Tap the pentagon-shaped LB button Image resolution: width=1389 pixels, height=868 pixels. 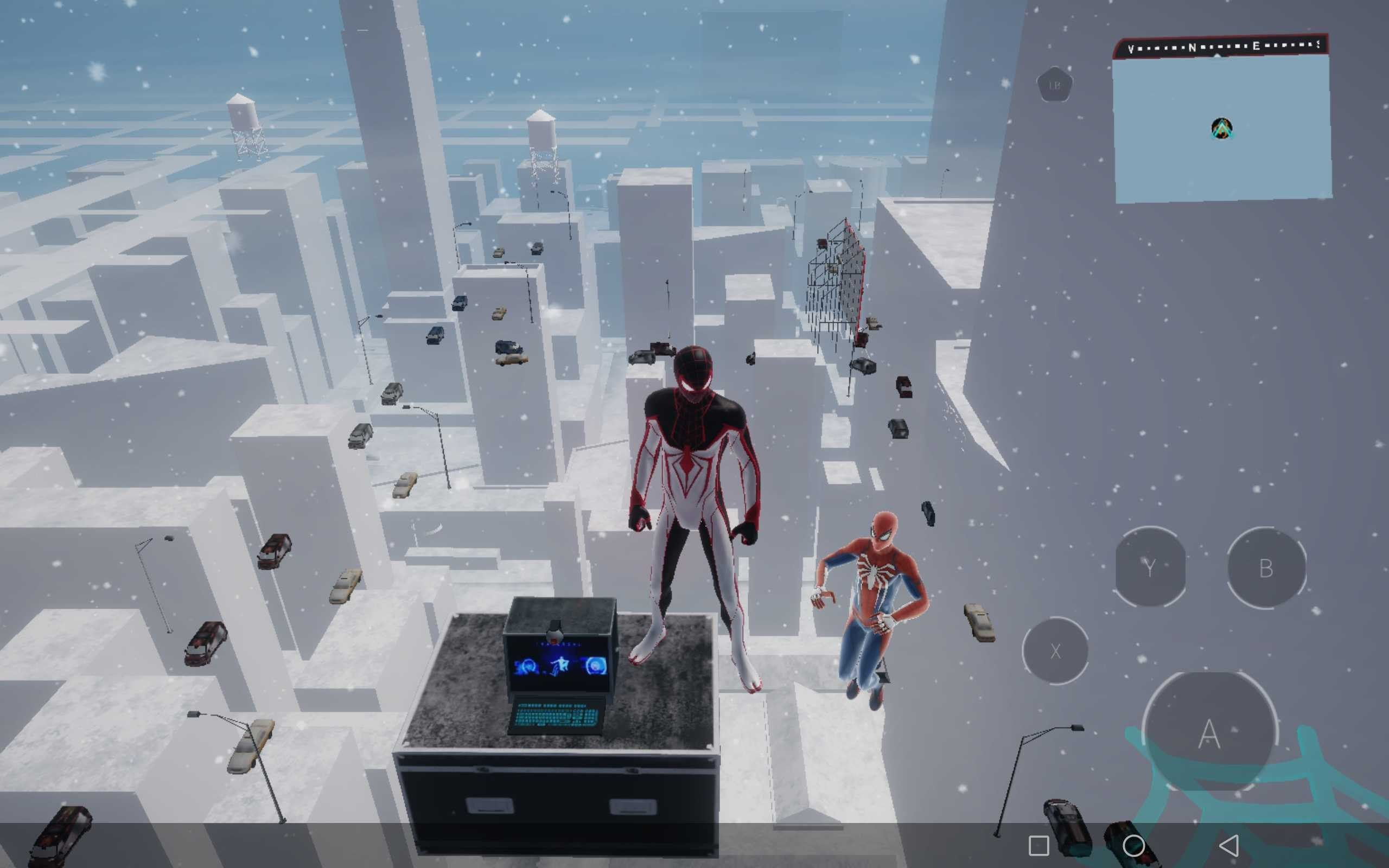1054,85
